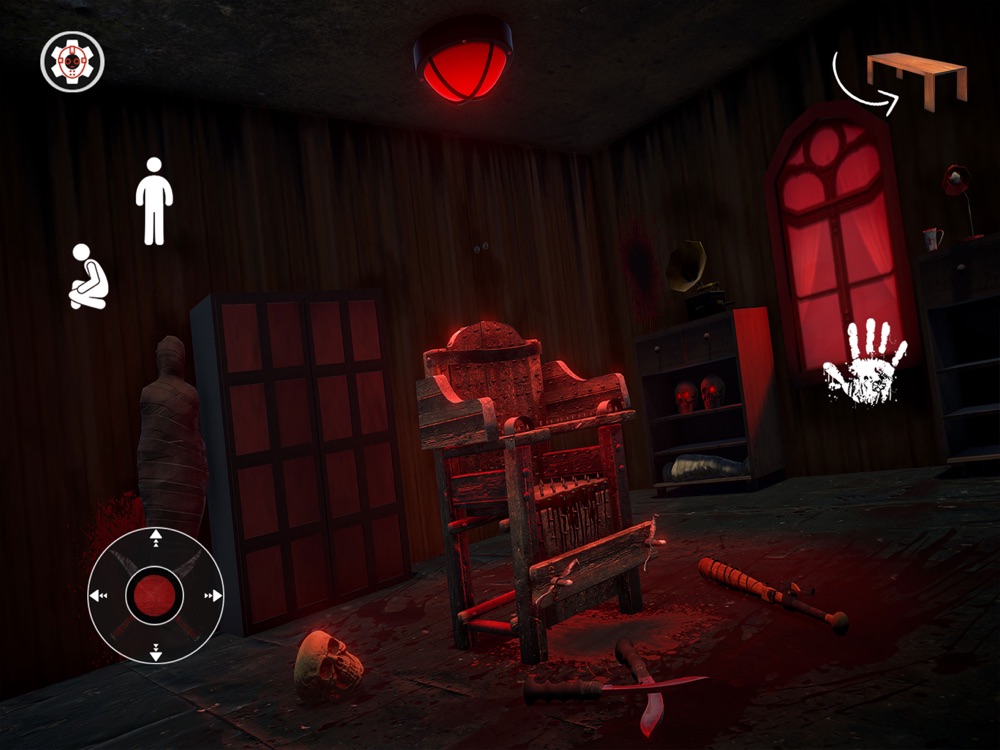
Task: Activate the crouching figure icon
Action: 87,277
